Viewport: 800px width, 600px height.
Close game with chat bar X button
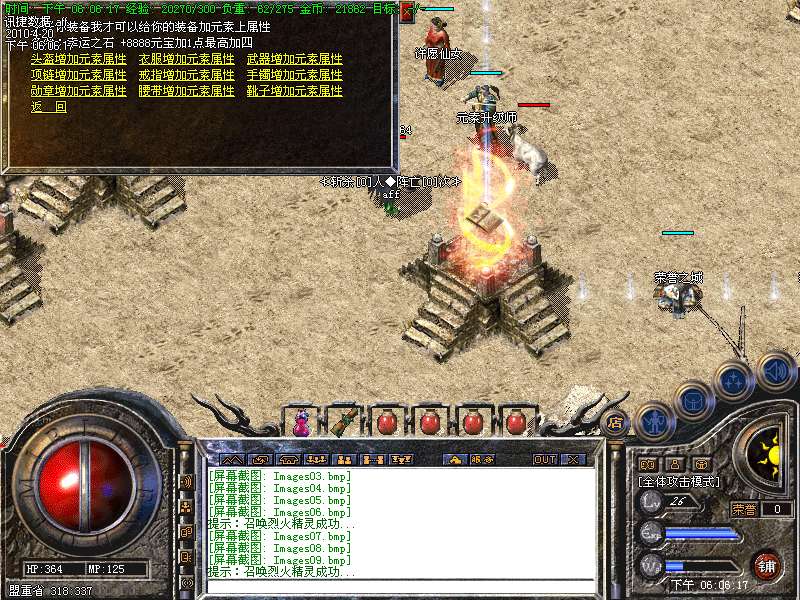coord(573,460)
